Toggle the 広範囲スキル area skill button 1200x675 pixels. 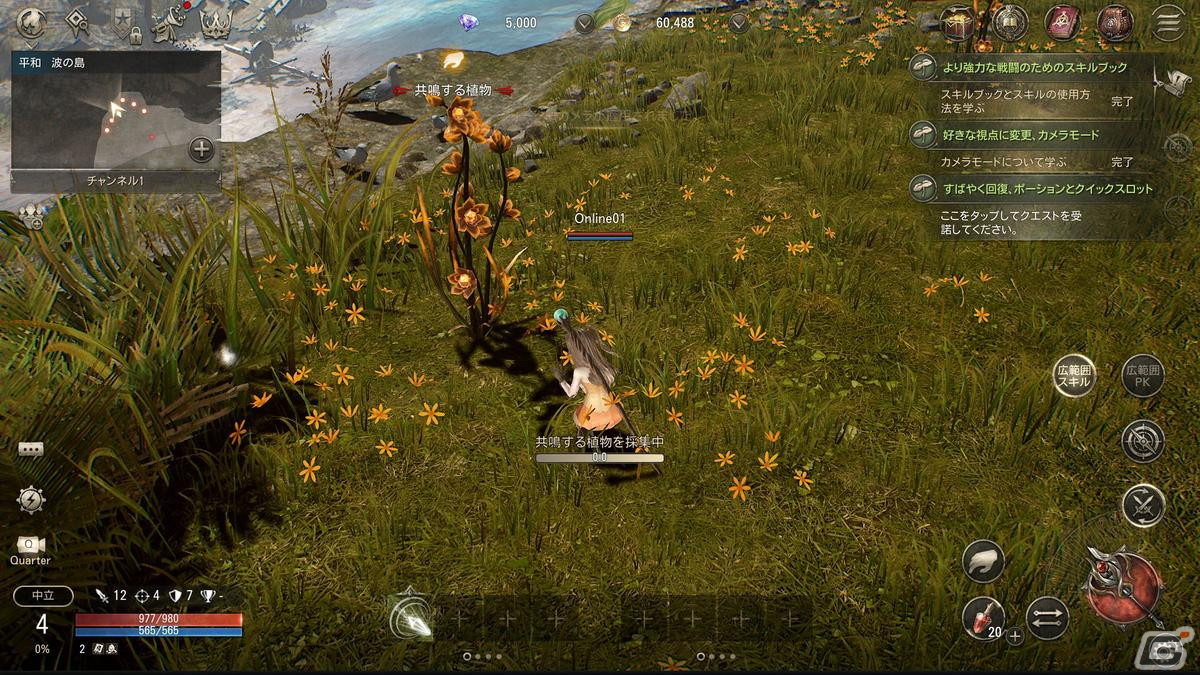(x=1075, y=376)
